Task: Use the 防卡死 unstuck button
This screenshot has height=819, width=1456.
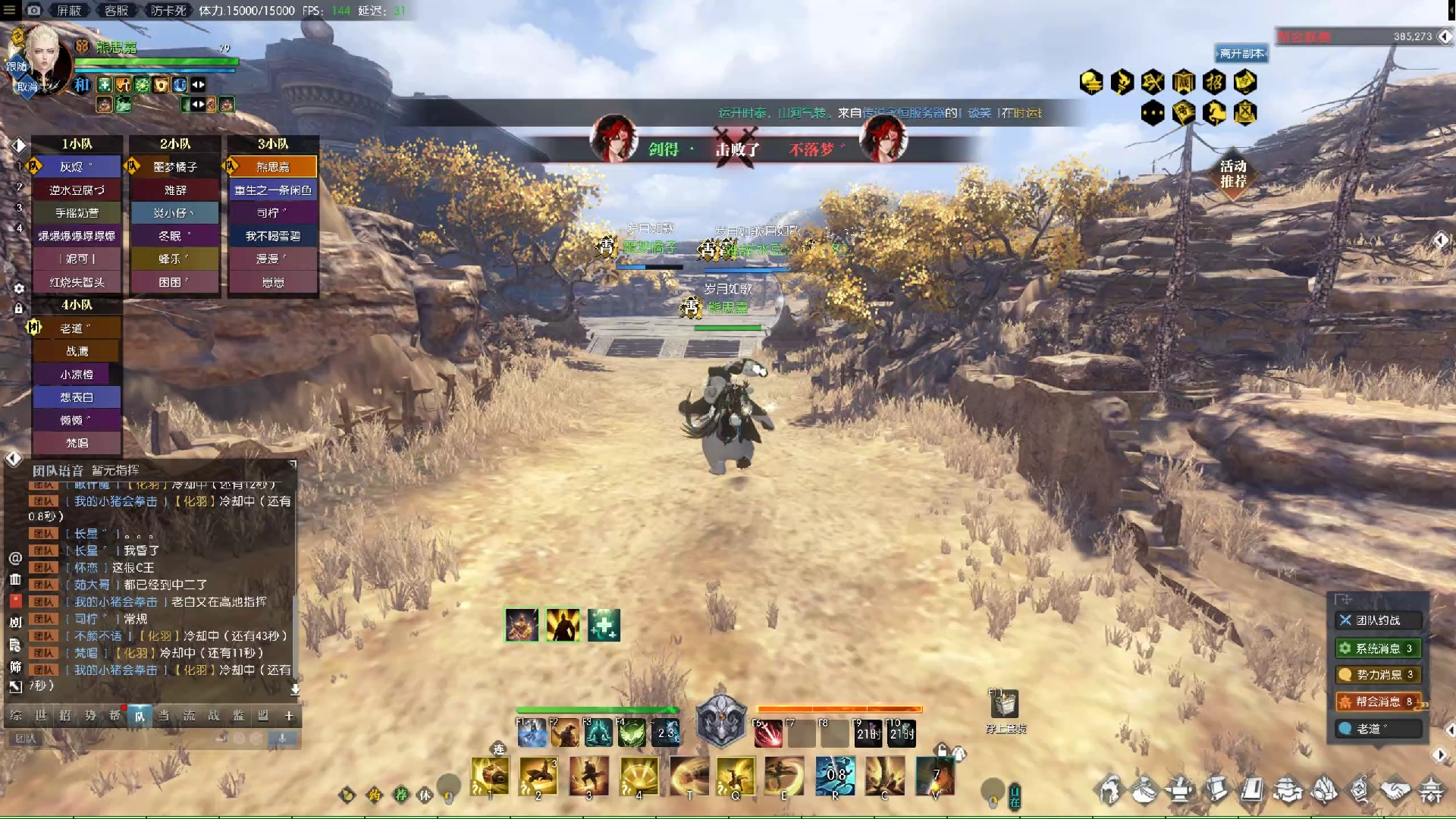Action: pyautogui.click(x=168, y=11)
